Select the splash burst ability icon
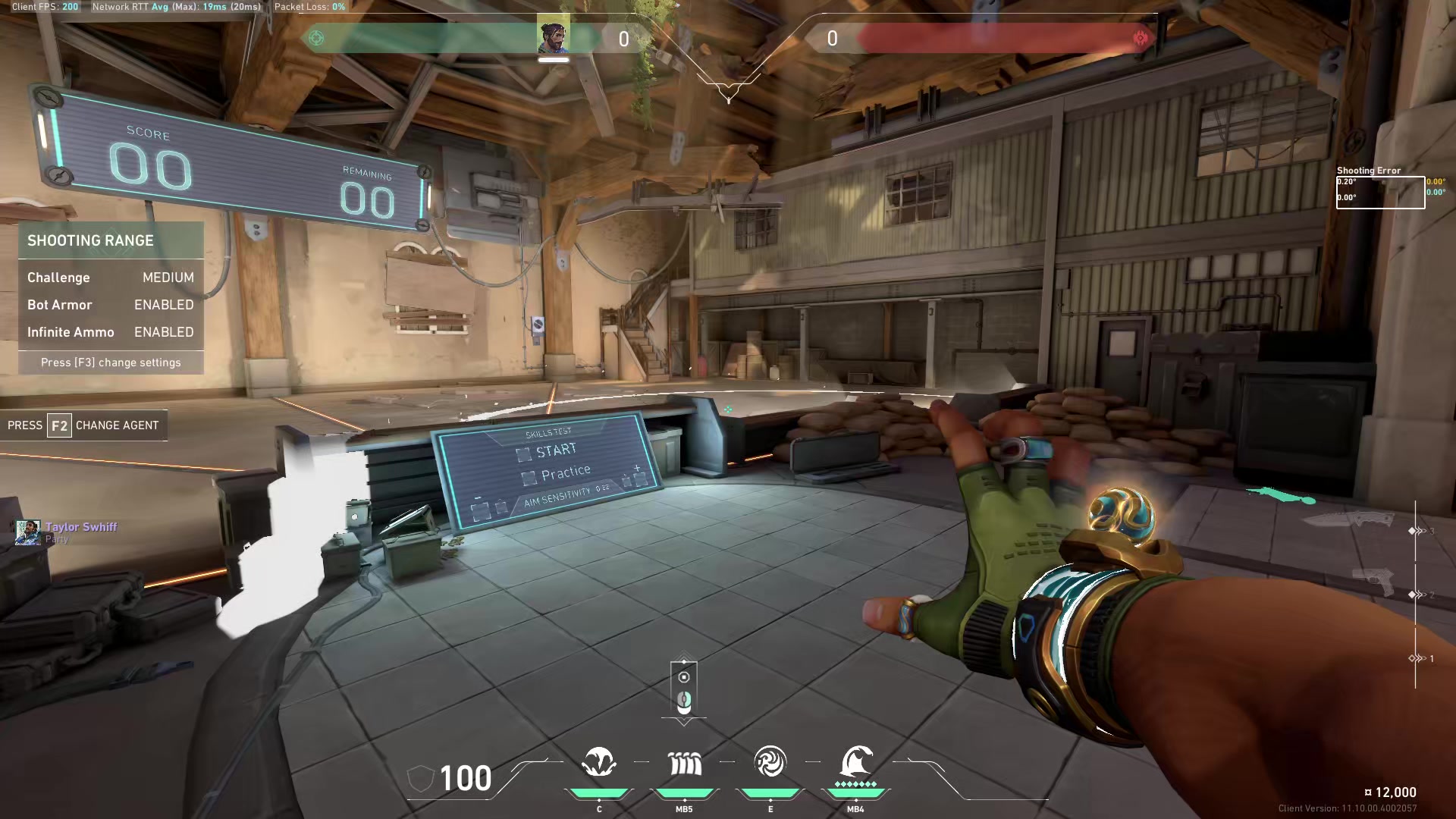 [599, 762]
